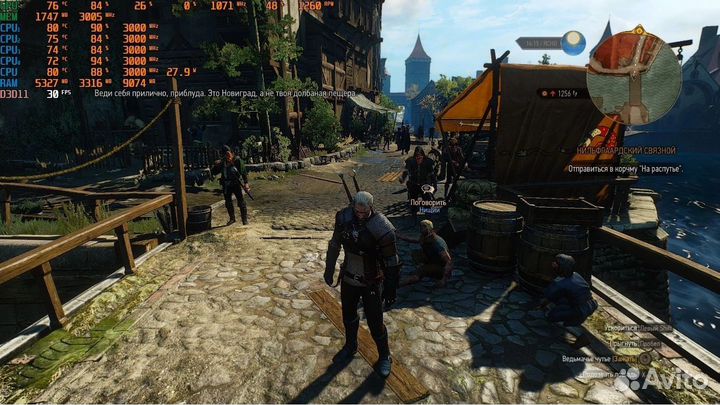Click the moon time-of-day icon

click(574, 43)
